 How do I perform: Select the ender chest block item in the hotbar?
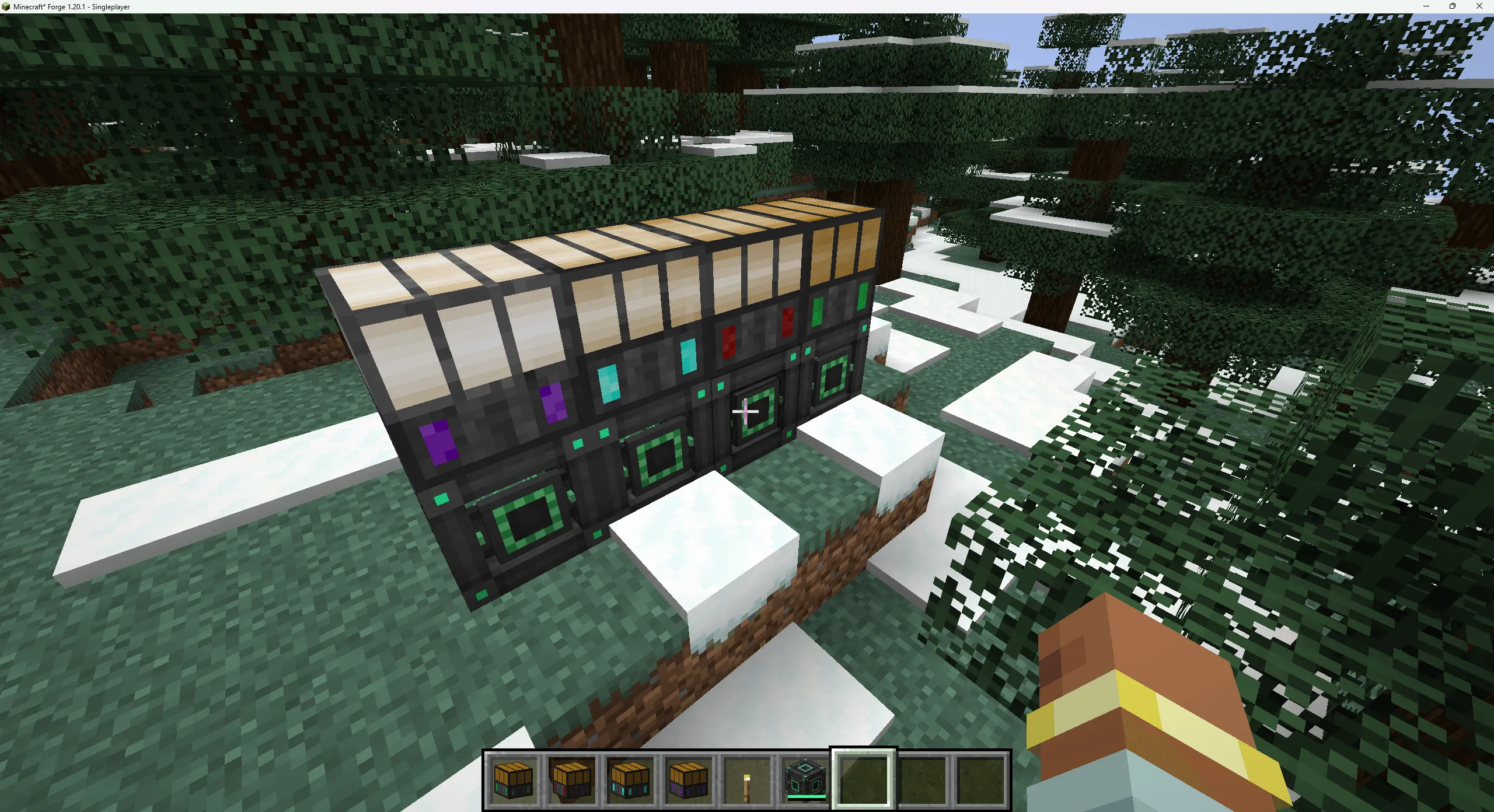[x=805, y=779]
